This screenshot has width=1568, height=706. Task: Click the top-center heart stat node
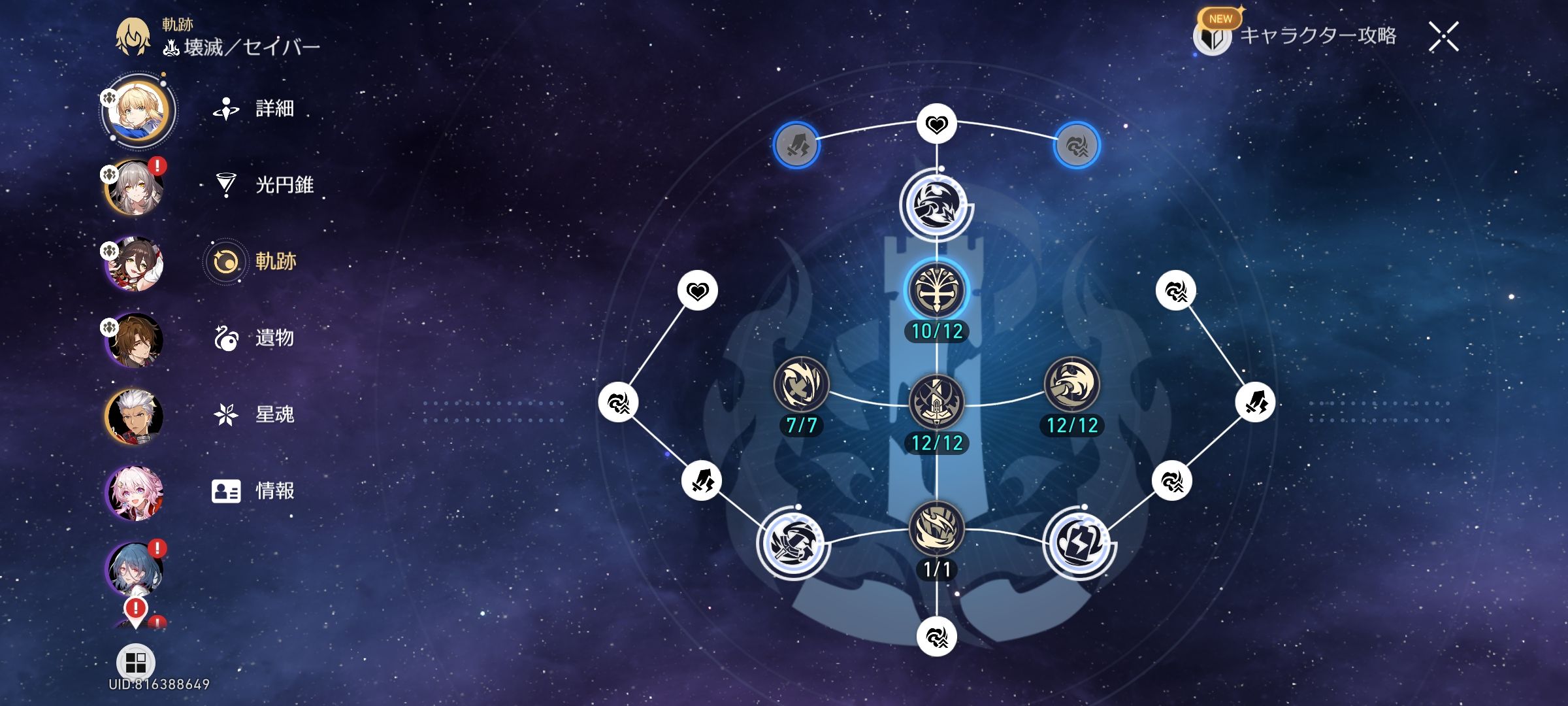point(936,124)
